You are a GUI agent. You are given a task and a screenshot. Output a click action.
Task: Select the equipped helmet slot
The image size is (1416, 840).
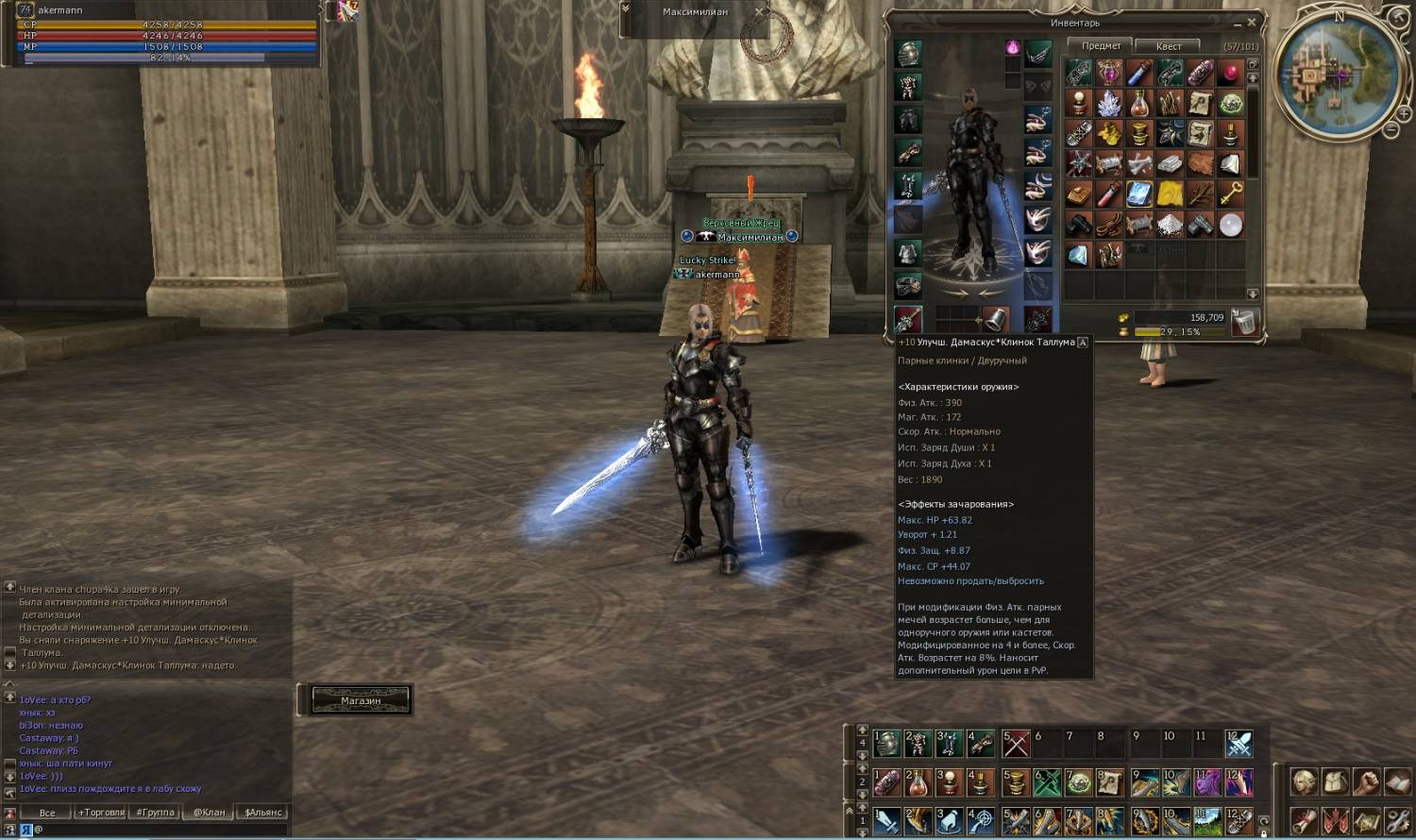click(908, 54)
